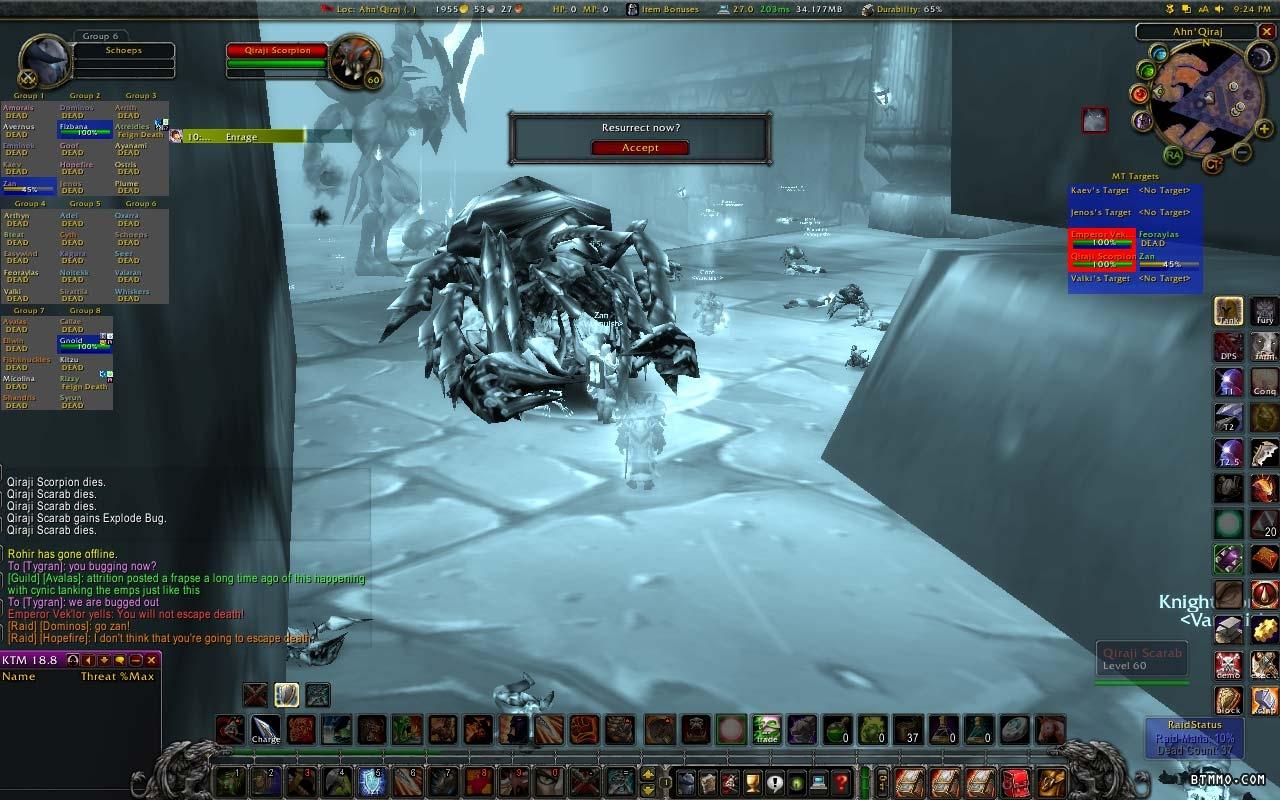Close the minimap with the X button

1266,32
